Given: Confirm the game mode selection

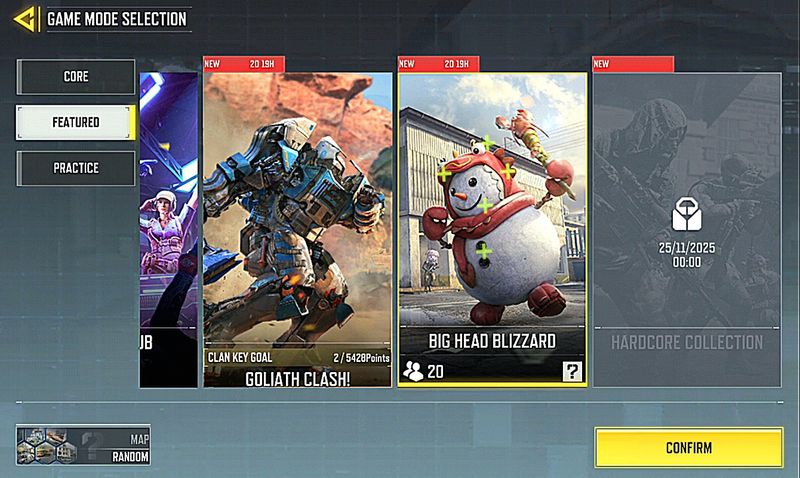Looking at the screenshot, I should [x=688, y=447].
